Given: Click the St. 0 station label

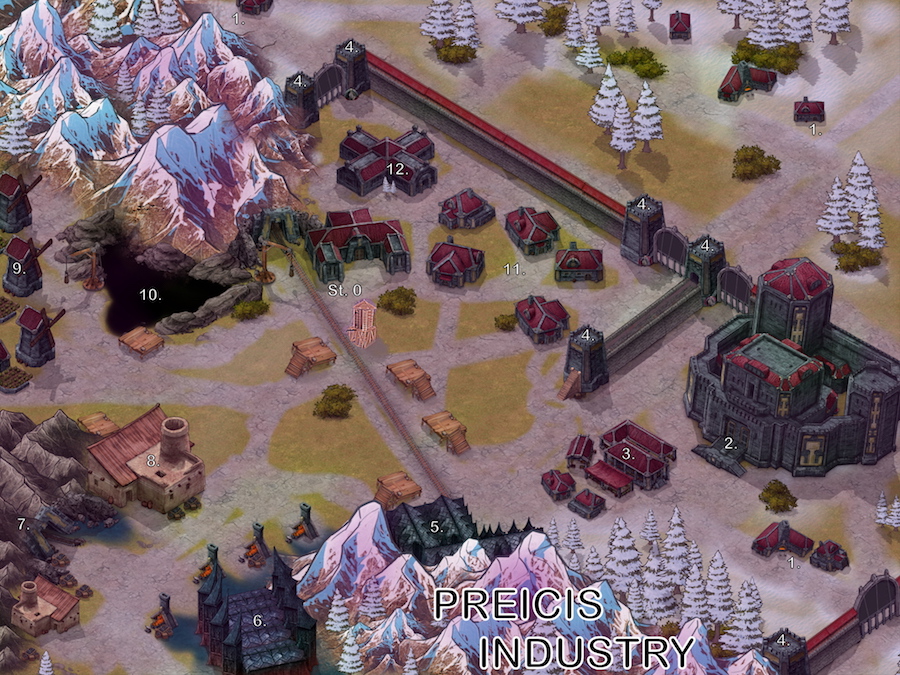Looking at the screenshot, I should click(345, 289).
